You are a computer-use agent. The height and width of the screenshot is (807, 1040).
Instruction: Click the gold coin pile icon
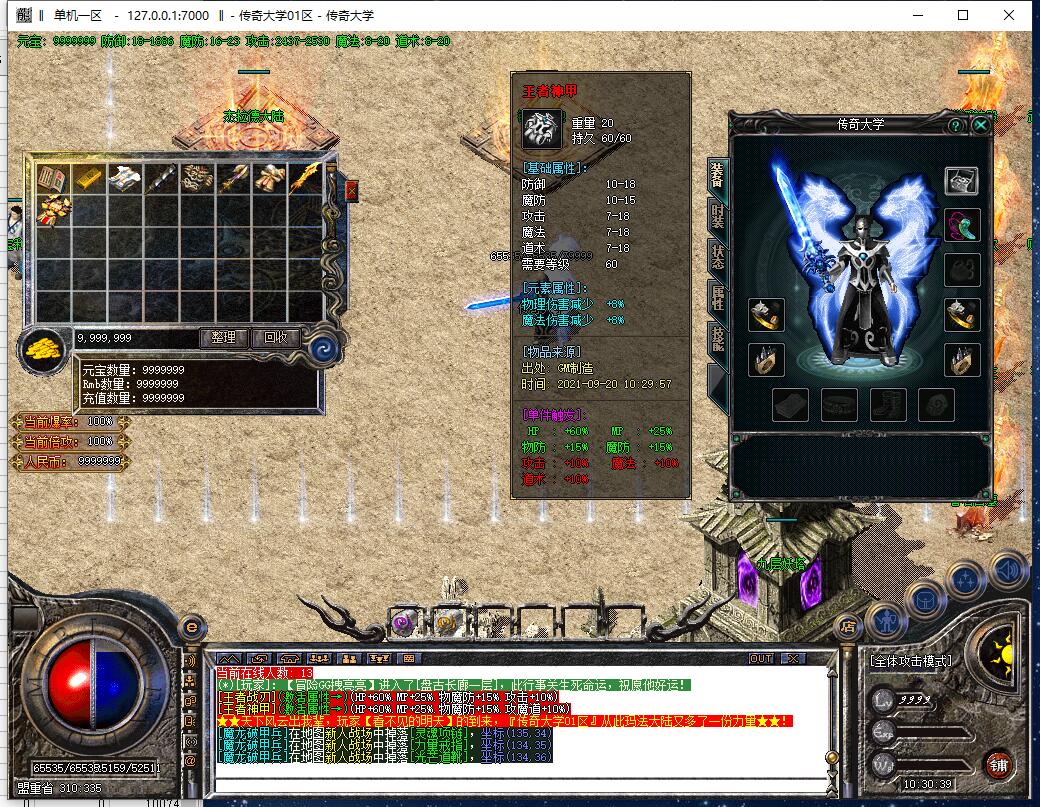[45, 350]
